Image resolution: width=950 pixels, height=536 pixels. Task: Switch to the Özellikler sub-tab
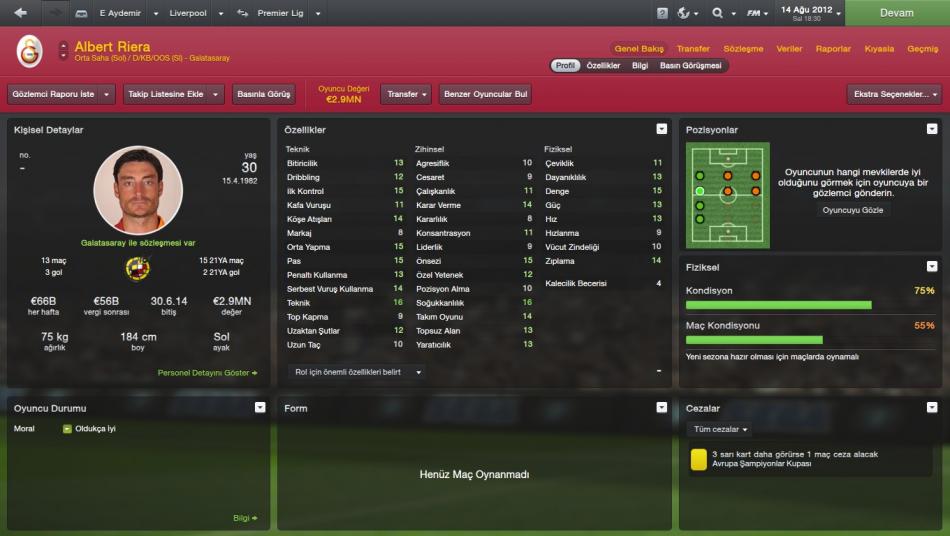pos(604,66)
